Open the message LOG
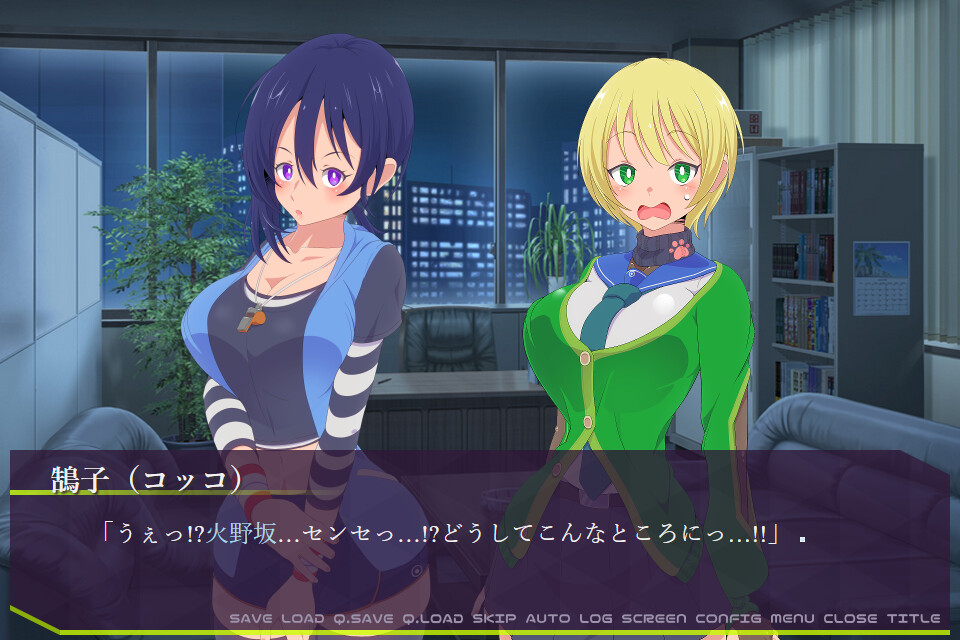960x640 pixels. 596,618
